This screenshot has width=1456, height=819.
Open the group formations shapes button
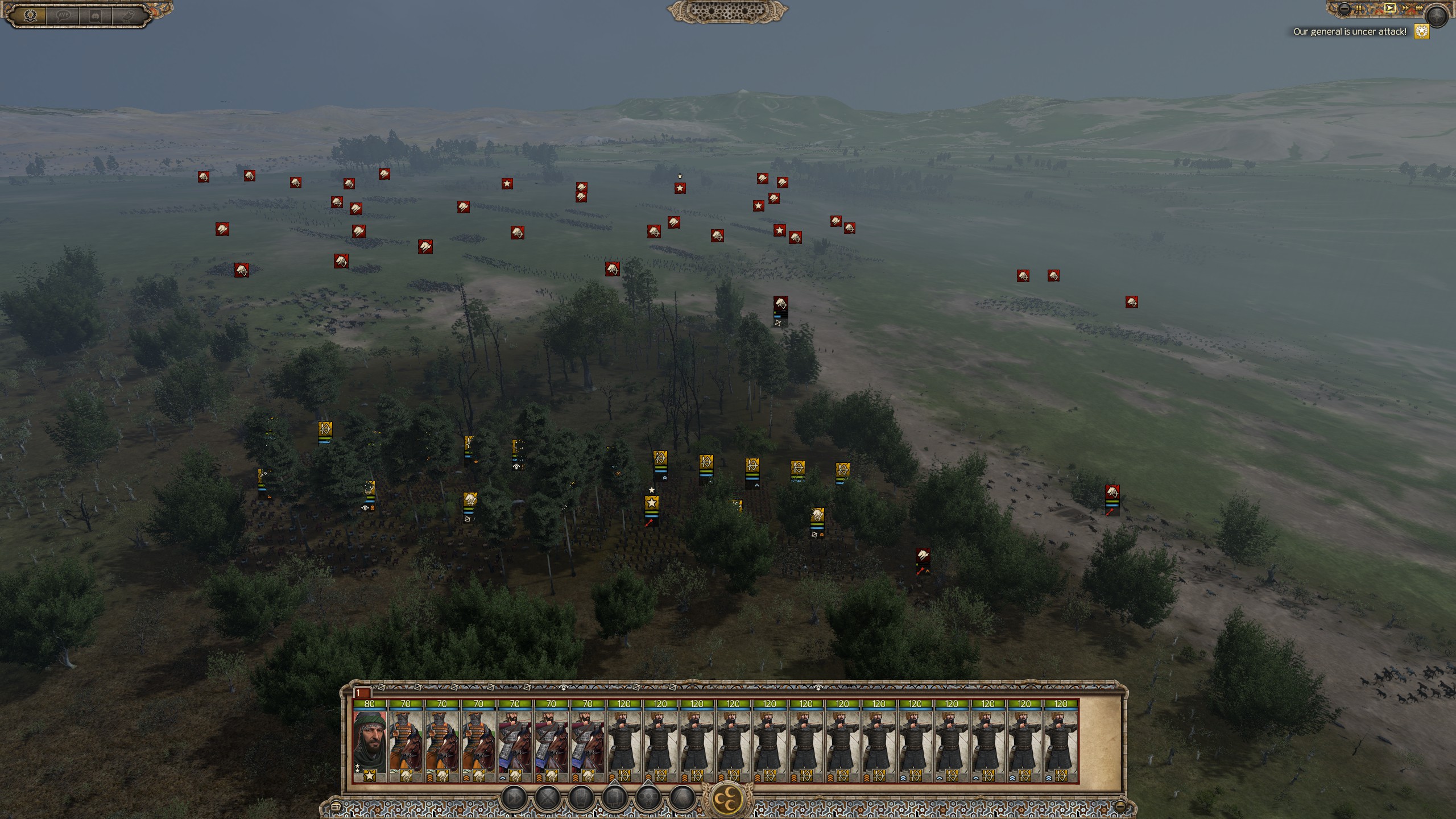pos(648,799)
